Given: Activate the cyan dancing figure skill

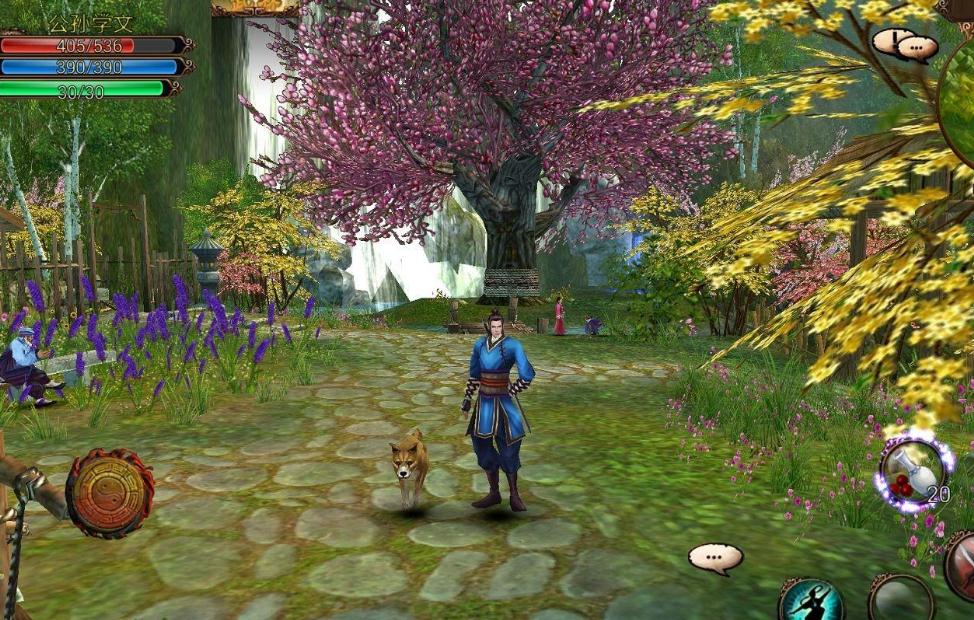Looking at the screenshot, I should [811, 602].
